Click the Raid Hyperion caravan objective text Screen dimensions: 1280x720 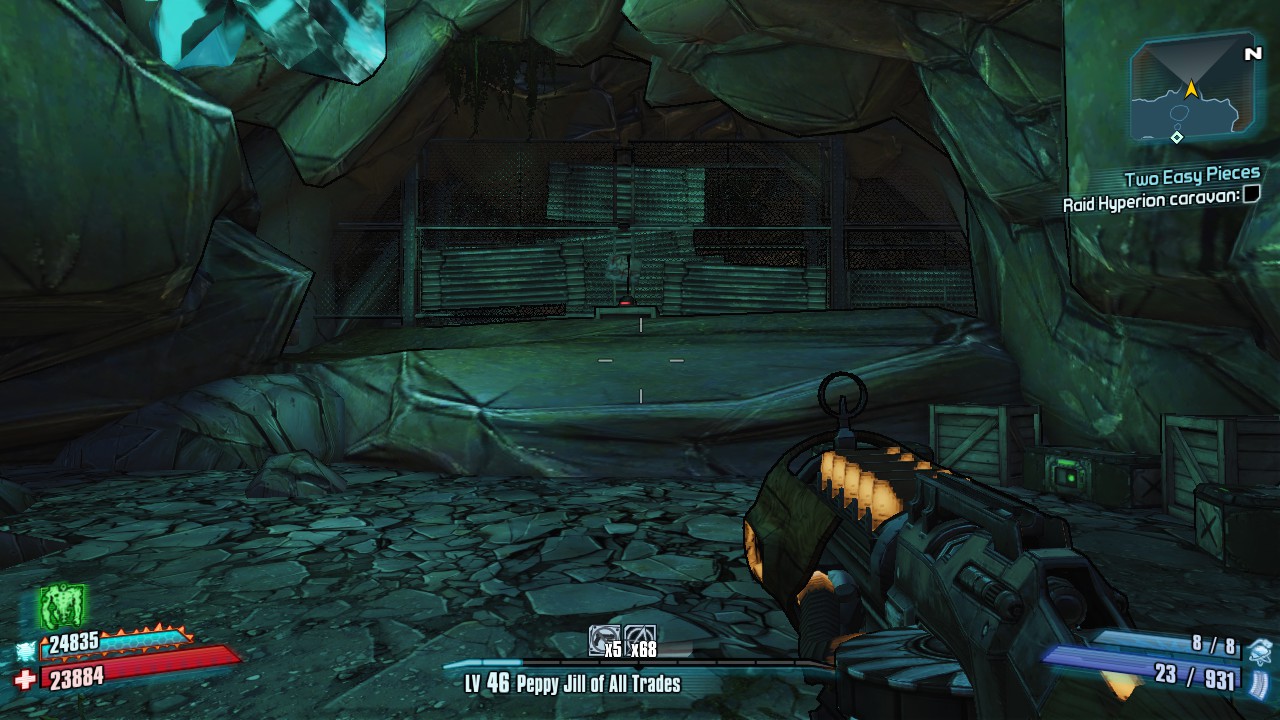[1150, 203]
